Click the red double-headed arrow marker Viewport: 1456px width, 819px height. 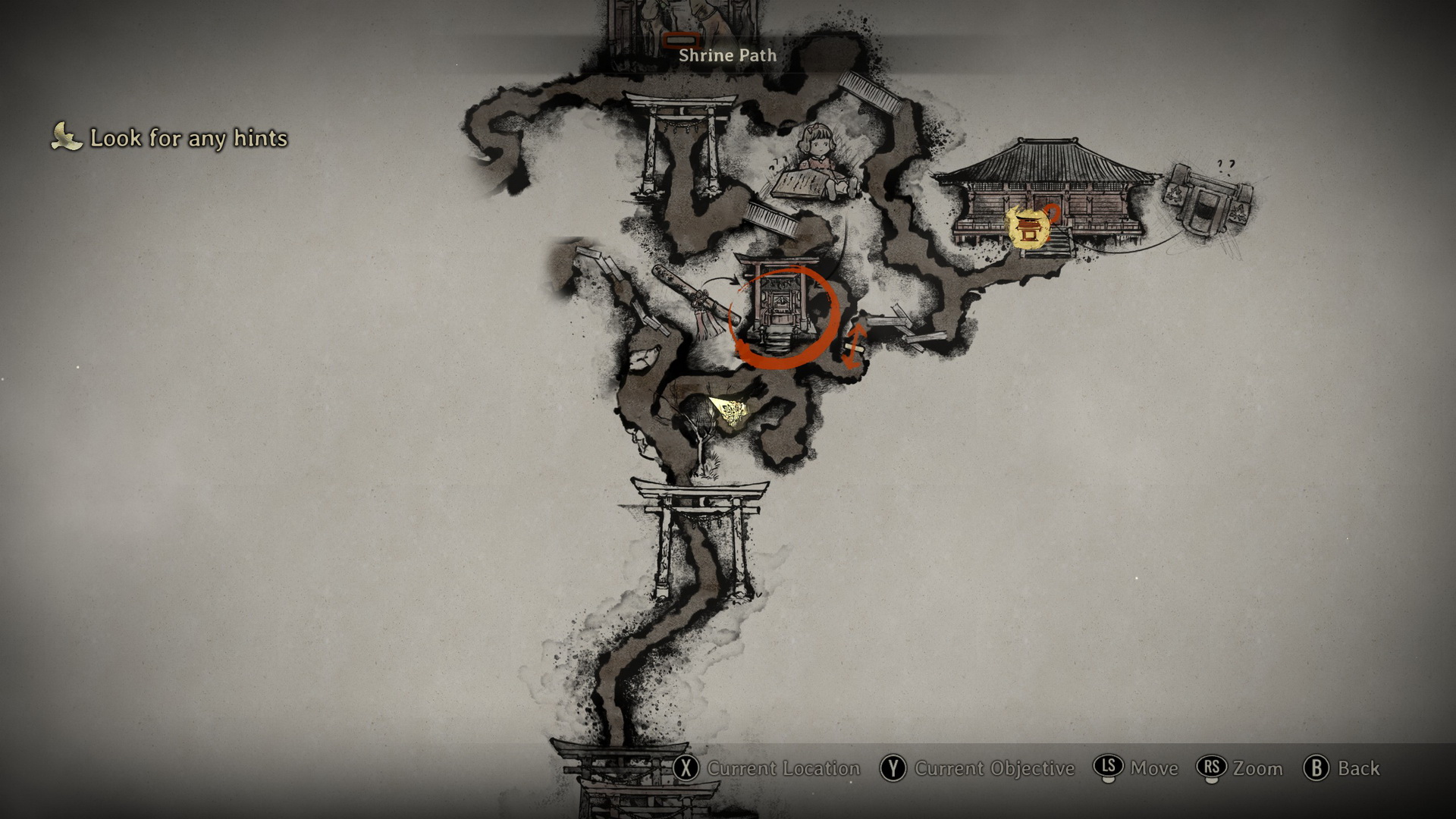(x=853, y=347)
